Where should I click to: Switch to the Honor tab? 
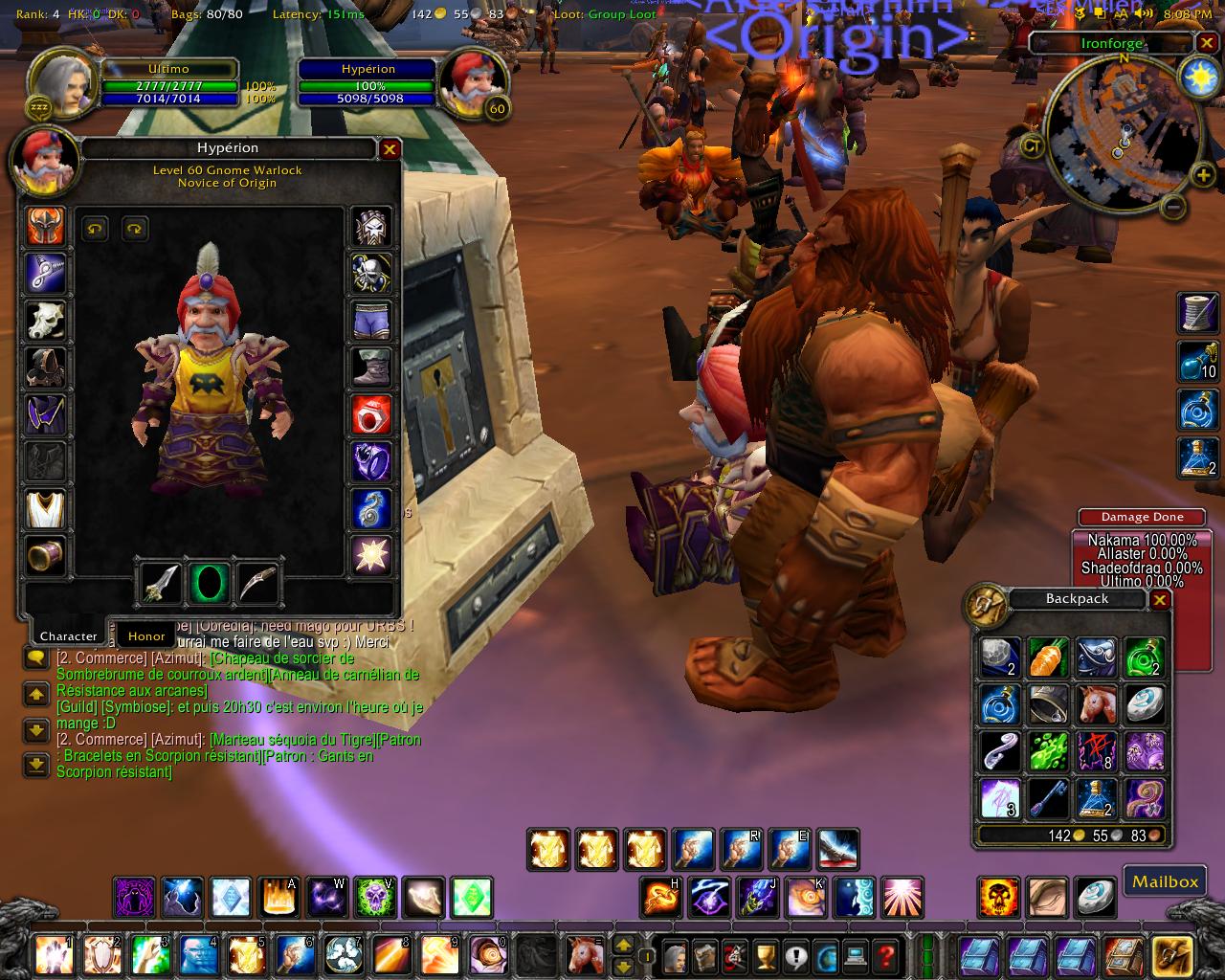coord(146,635)
